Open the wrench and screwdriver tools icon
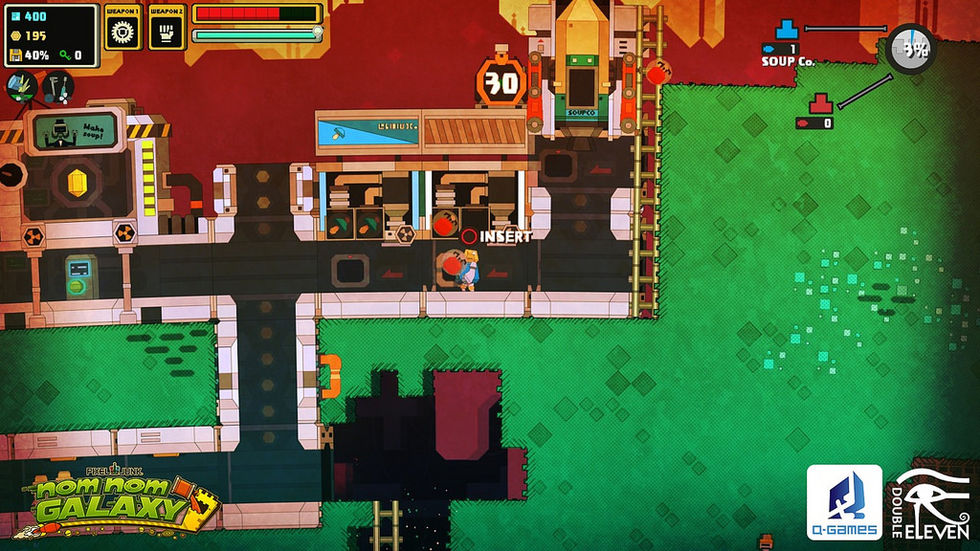The width and height of the screenshot is (980, 551). (x=57, y=87)
